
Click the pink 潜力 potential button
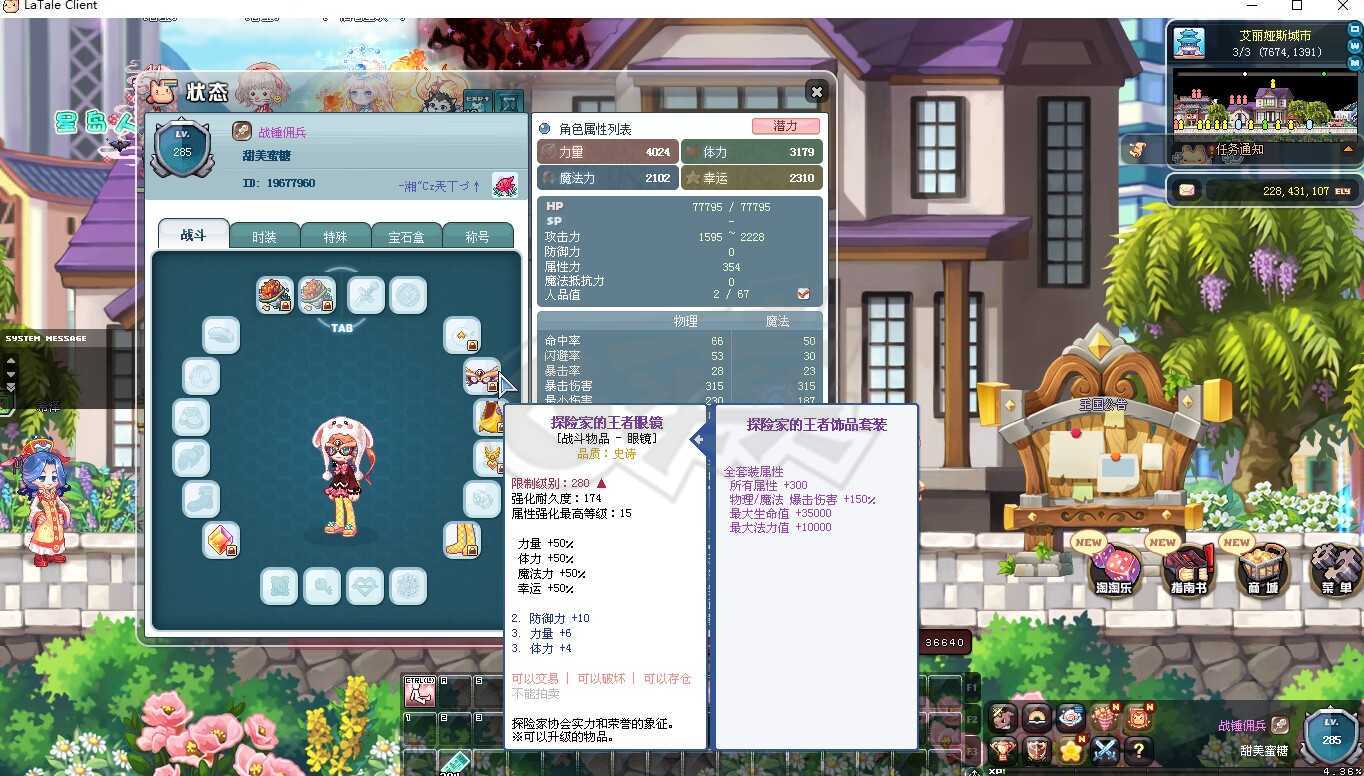click(785, 126)
